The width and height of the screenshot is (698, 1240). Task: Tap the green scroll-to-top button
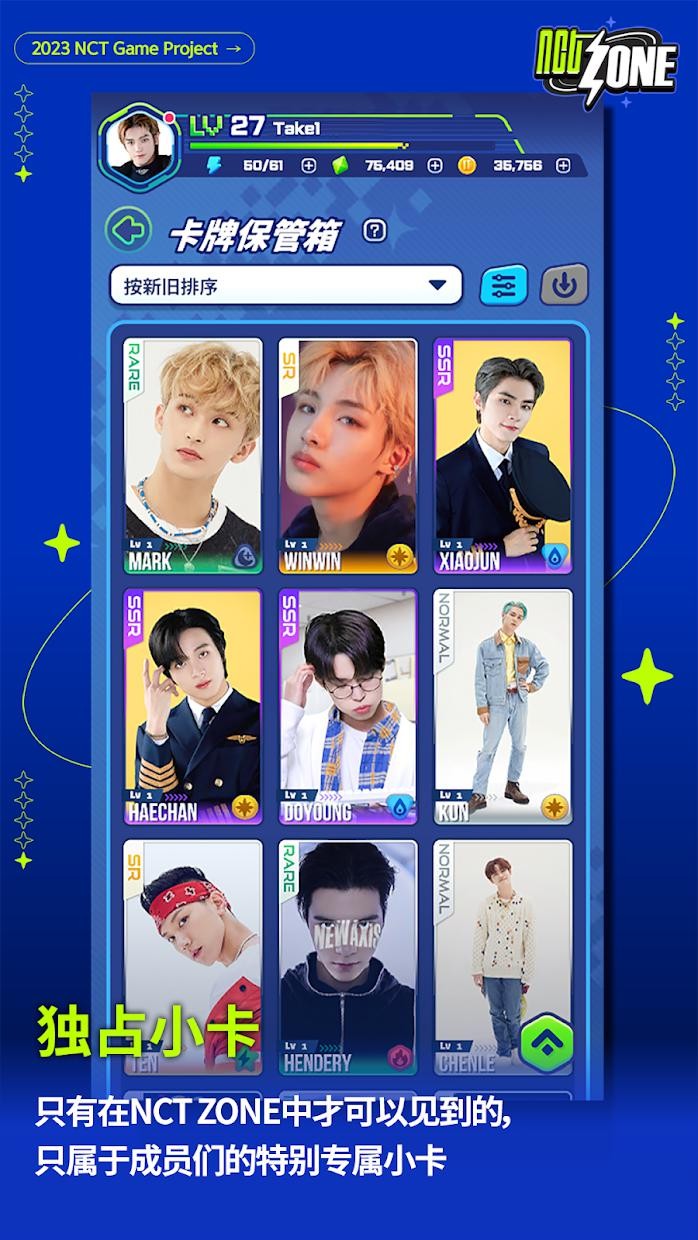tap(546, 1042)
